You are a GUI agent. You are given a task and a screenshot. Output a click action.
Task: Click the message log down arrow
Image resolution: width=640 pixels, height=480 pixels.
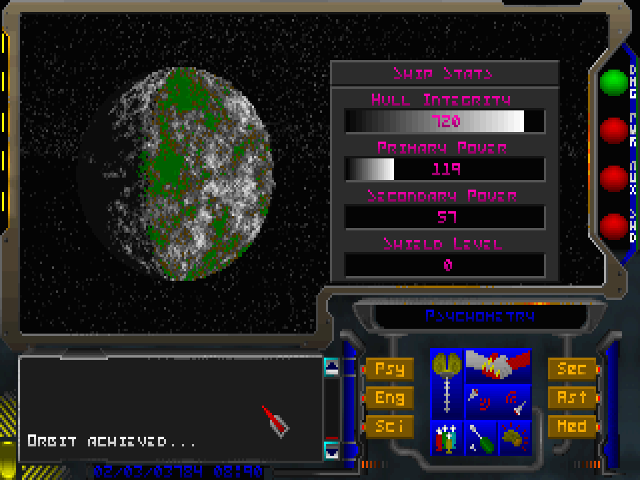331,449
